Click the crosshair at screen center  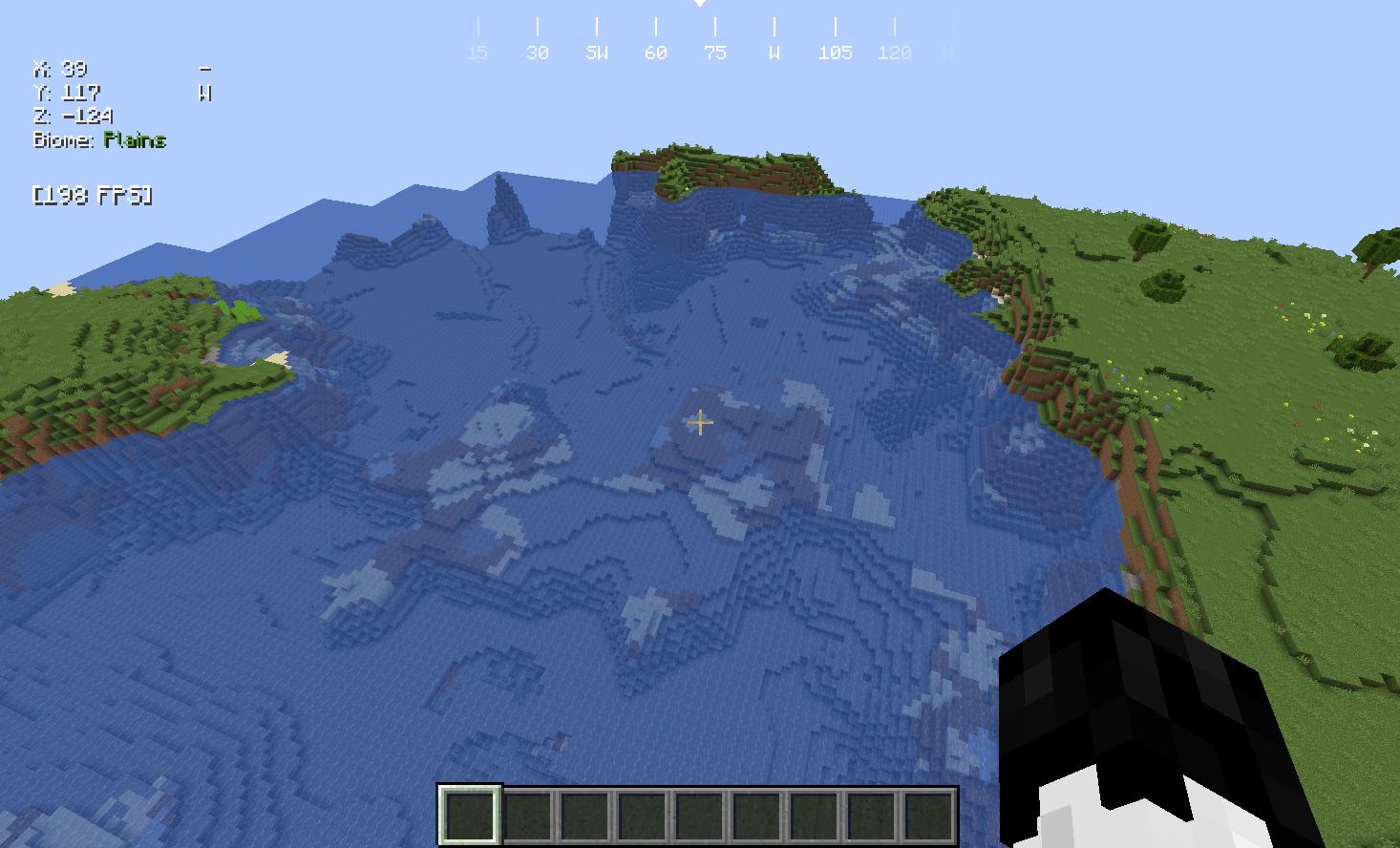[x=700, y=423]
